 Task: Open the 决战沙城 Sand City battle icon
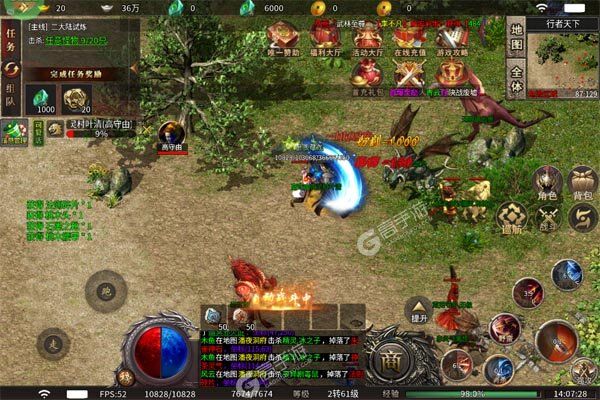point(452,75)
